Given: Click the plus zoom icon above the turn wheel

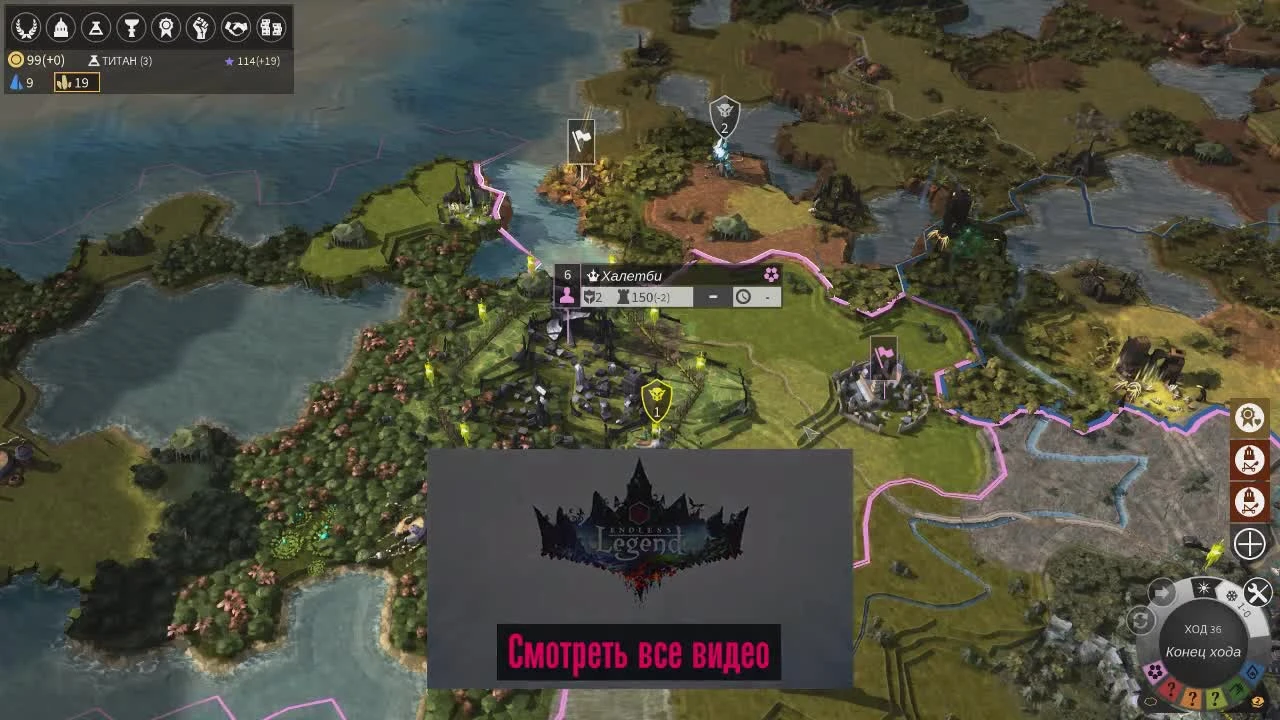Looking at the screenshot, I should click(1249, 543).
